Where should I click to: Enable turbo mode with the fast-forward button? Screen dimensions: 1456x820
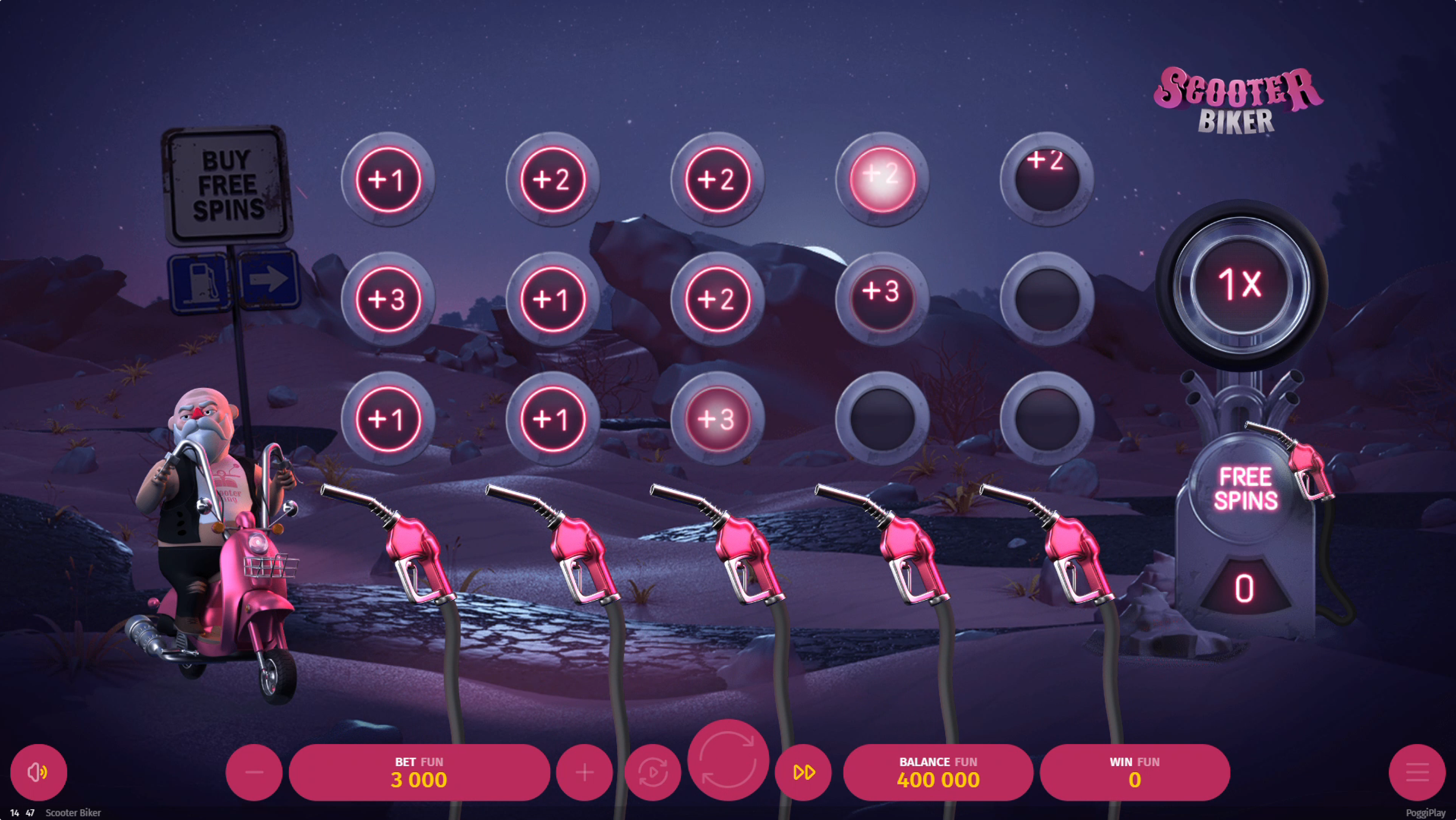tap(803, 773)
